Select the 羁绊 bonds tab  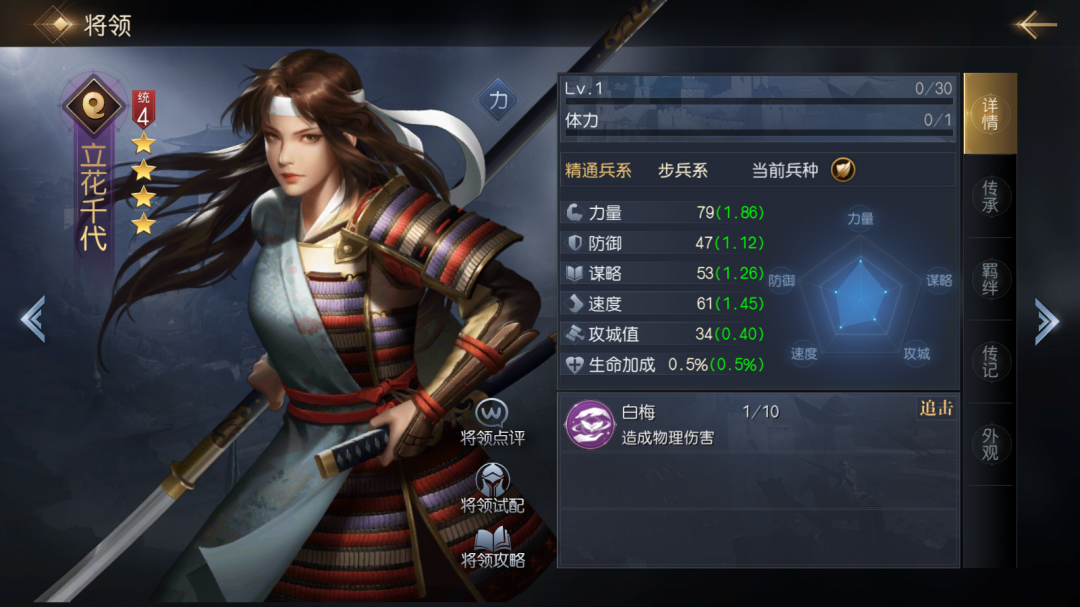coord(990,280)
